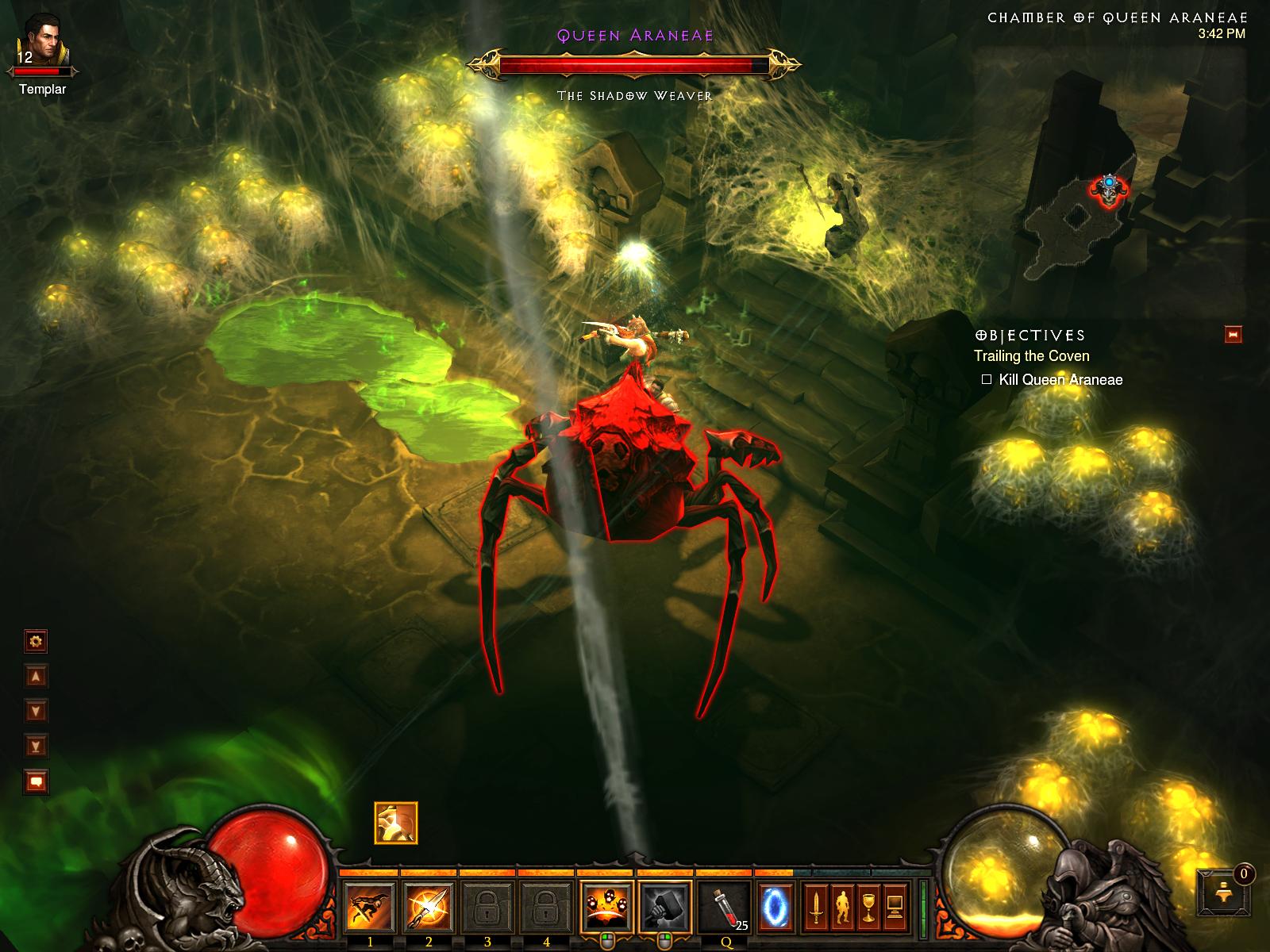The width and height of the screenshot is (1270, 952).
Task: Drink the health potion from the hotbar
Action: tap(725, 906)
